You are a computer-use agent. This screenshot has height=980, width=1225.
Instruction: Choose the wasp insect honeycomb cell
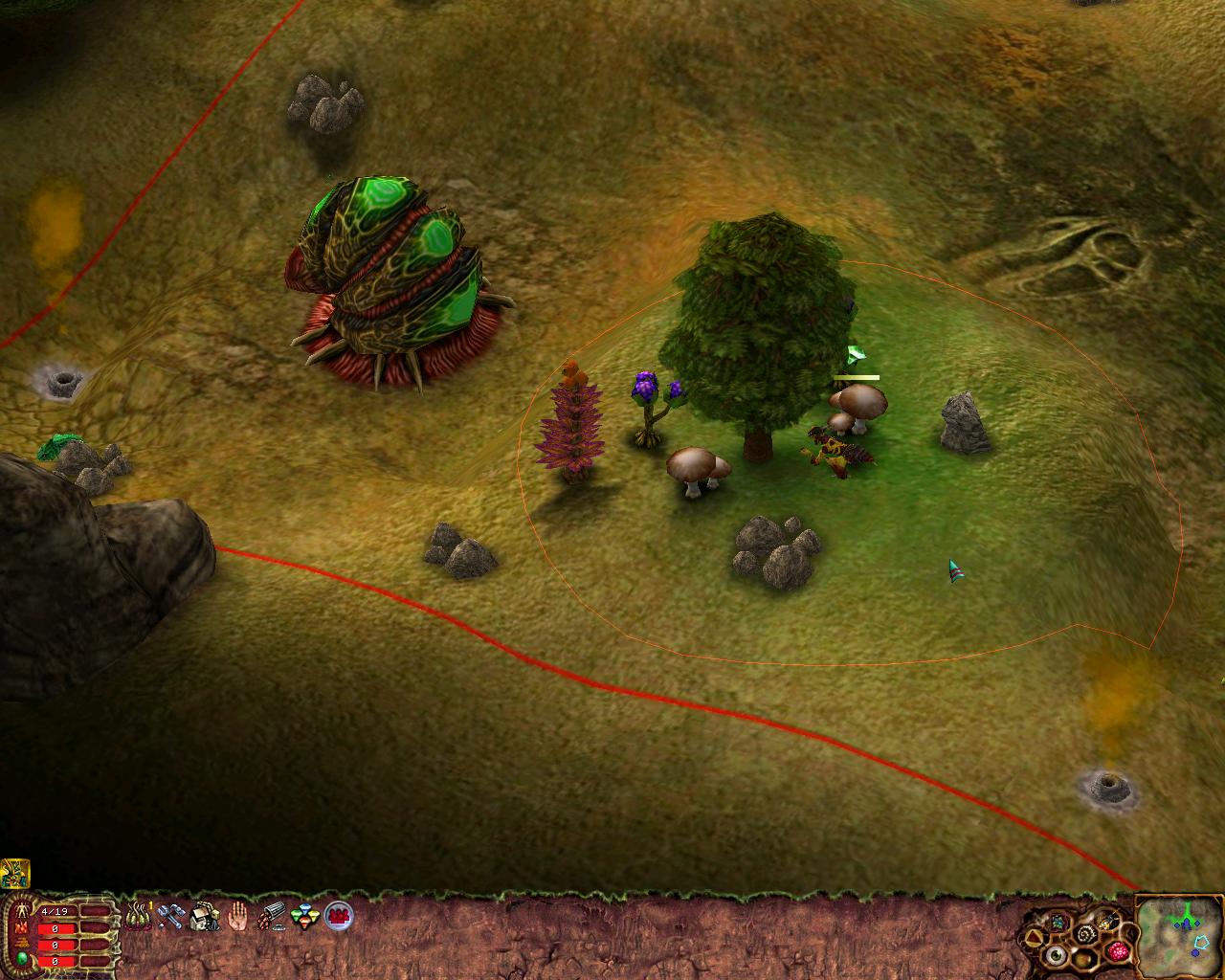coord(1109,920)
